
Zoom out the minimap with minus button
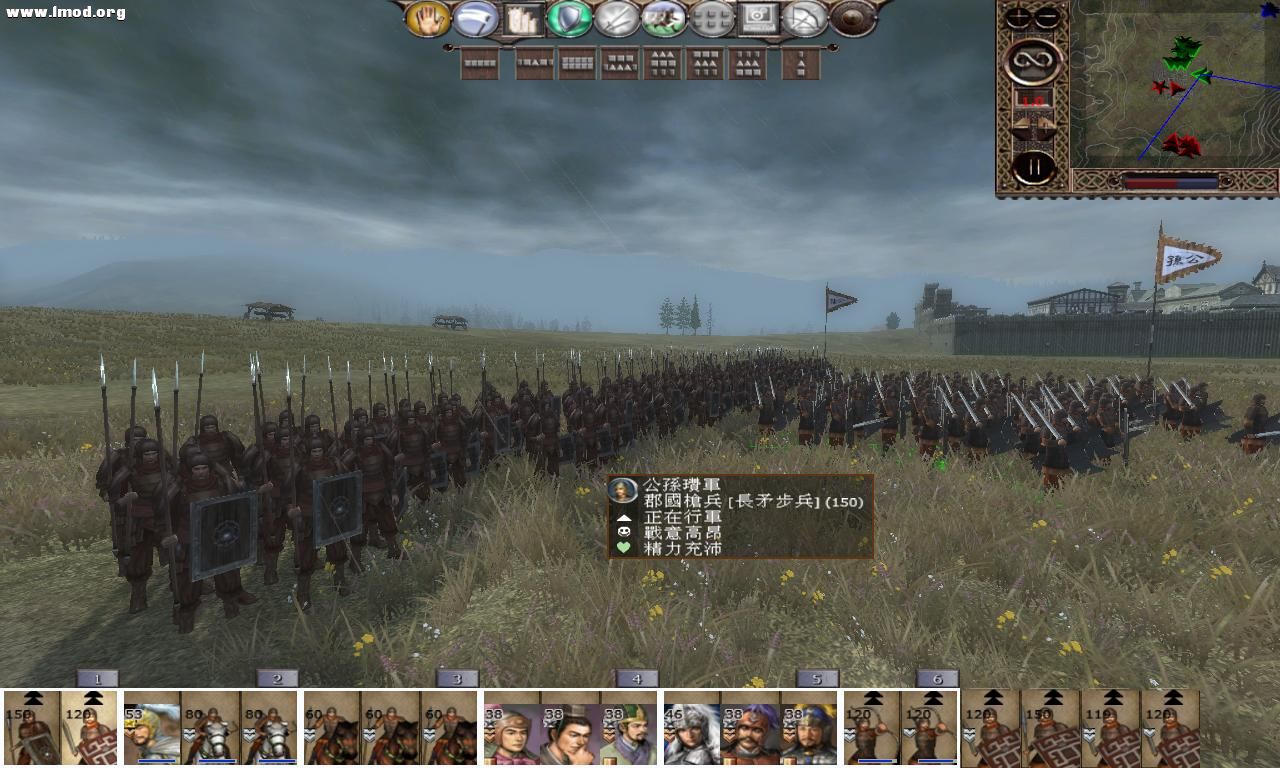(1046, 18)
